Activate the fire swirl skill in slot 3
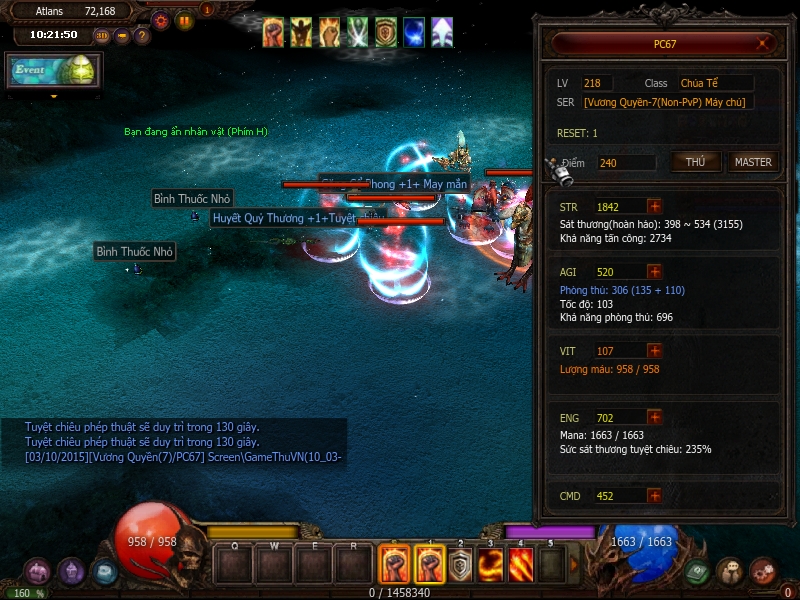This screenshot has height=600, width=800. [490, 566]
